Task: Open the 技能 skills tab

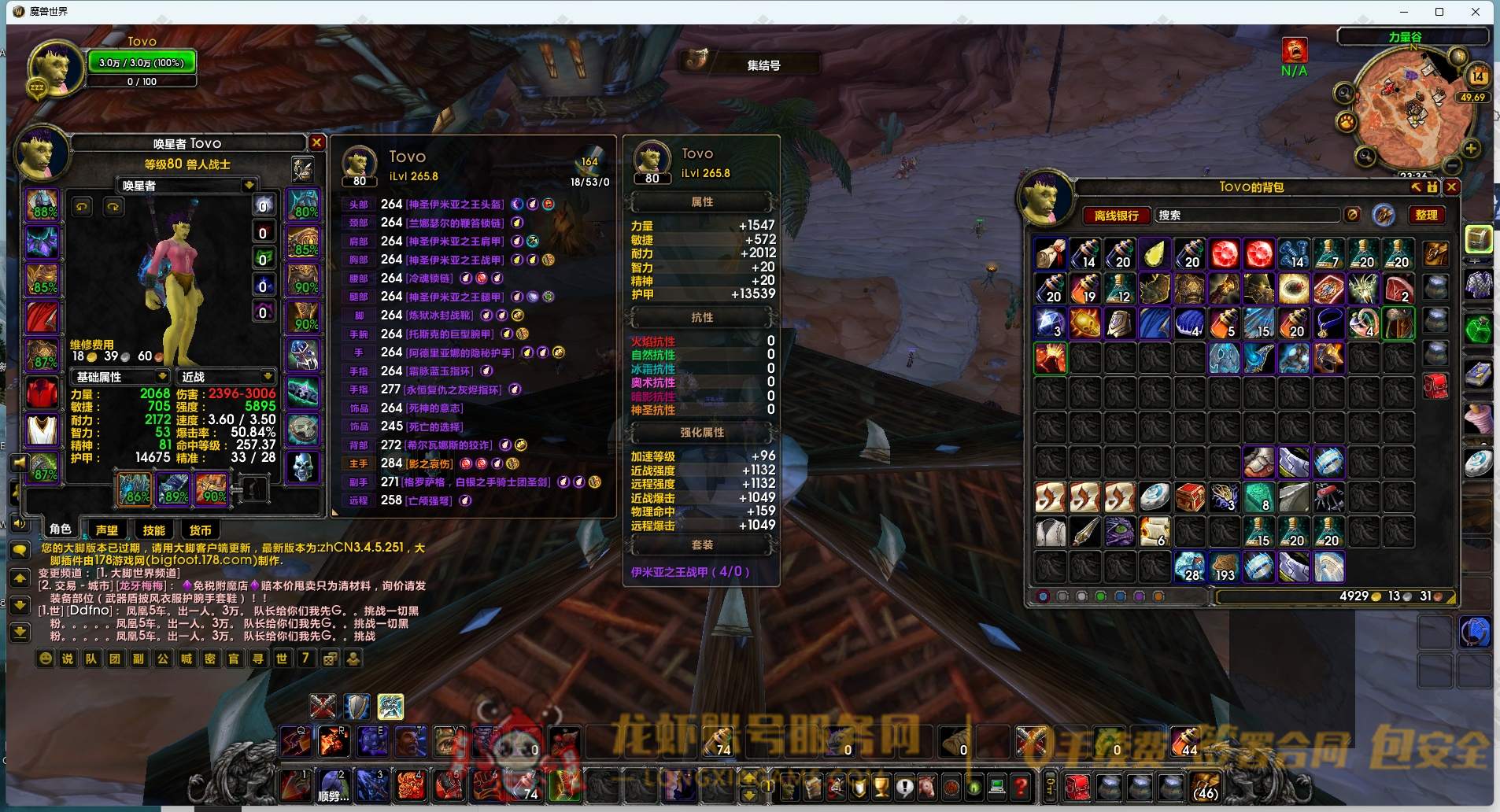Action: 153,530
